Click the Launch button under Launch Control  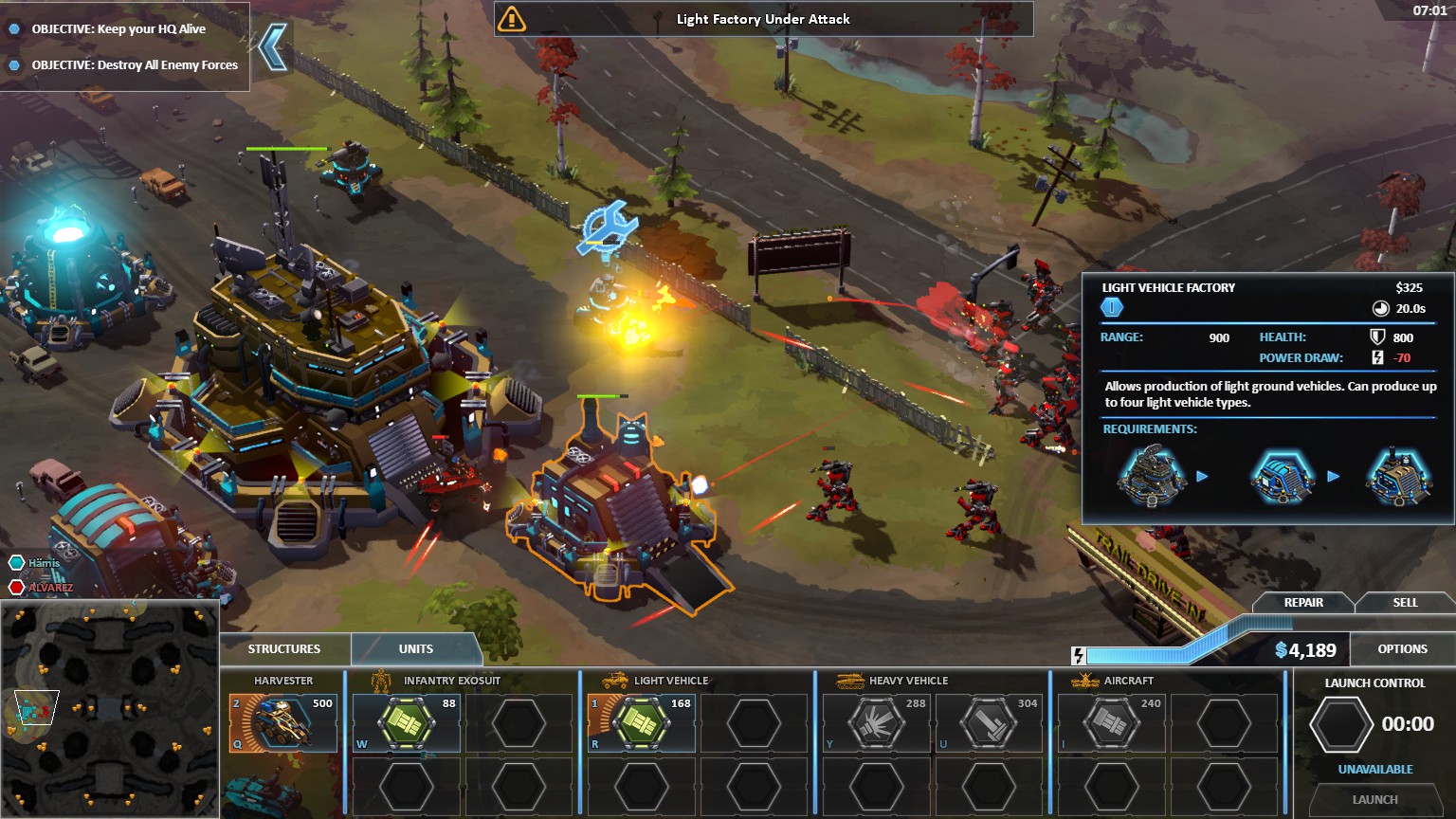tap(1374, 799)
